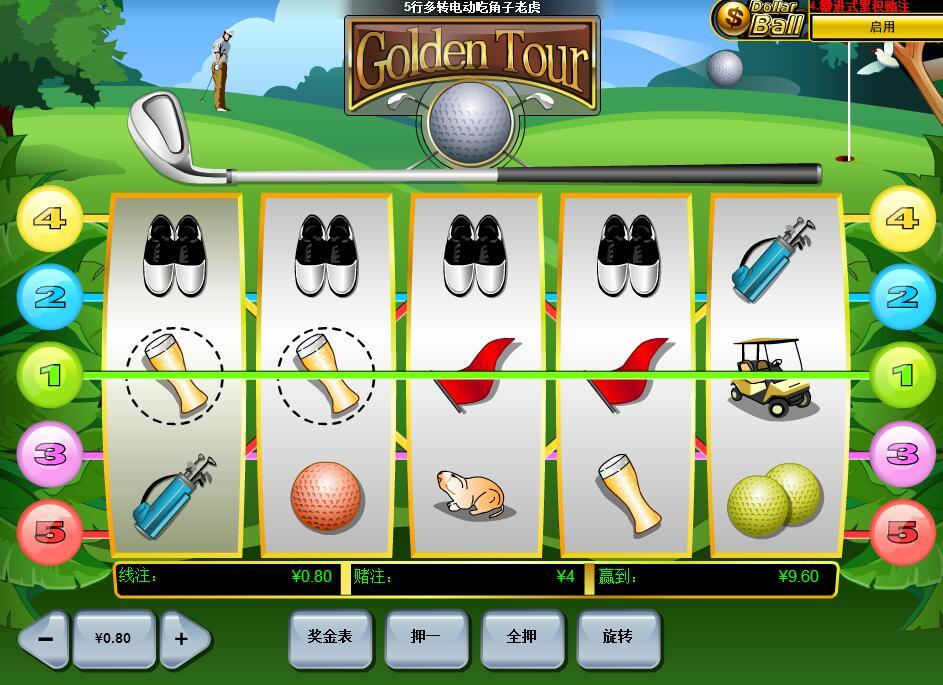
Task: Decrease the line bet with the minus button
Action: (46, 638)
